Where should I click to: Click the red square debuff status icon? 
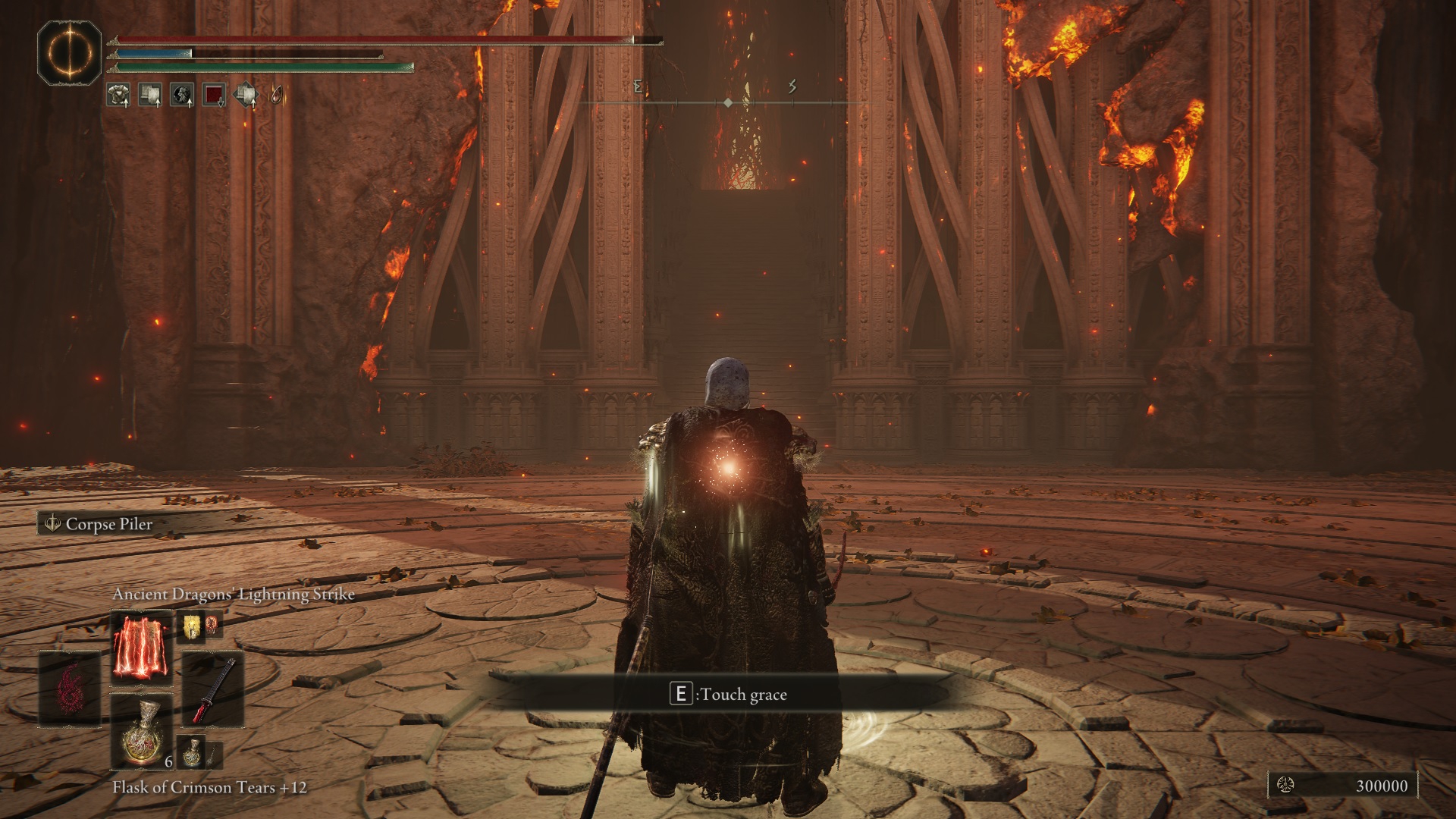[x=214, y=95]
